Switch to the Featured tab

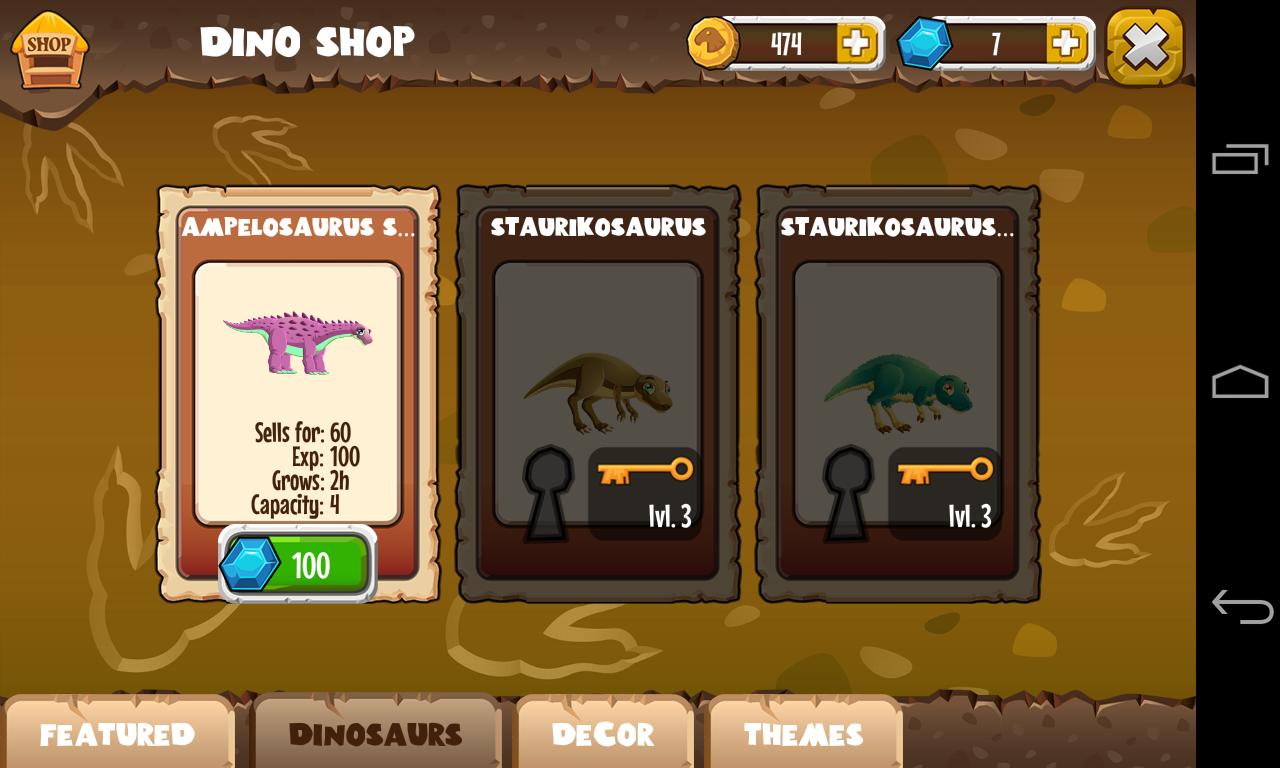118,735
